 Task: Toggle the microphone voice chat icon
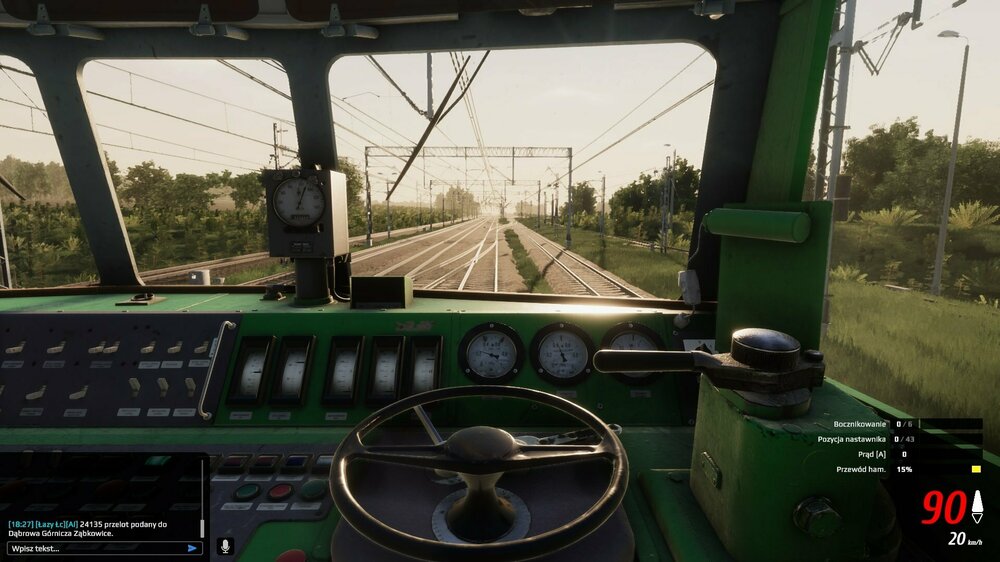225,546
